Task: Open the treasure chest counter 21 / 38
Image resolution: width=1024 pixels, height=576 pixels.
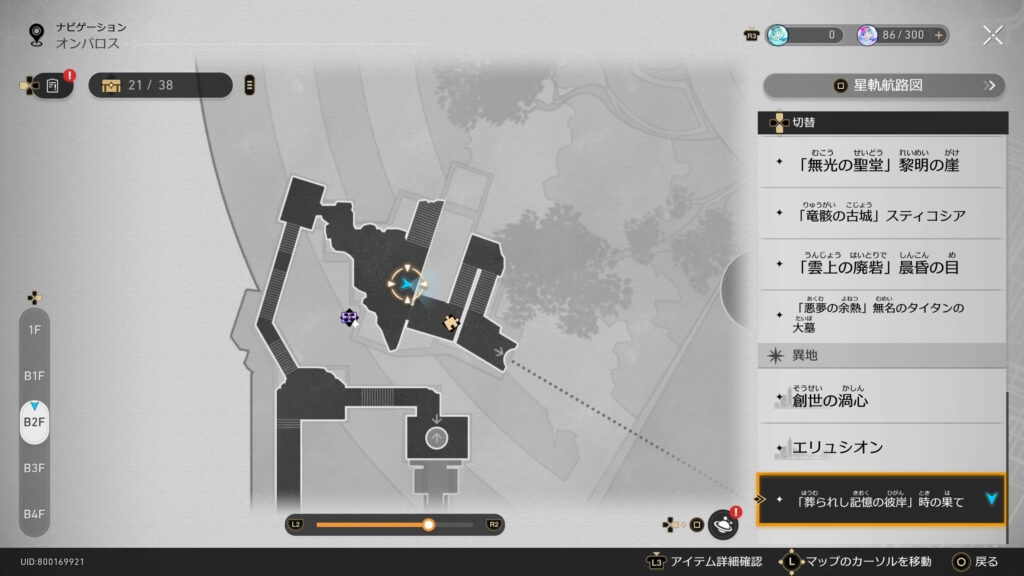Action: (x=160, y=85)
